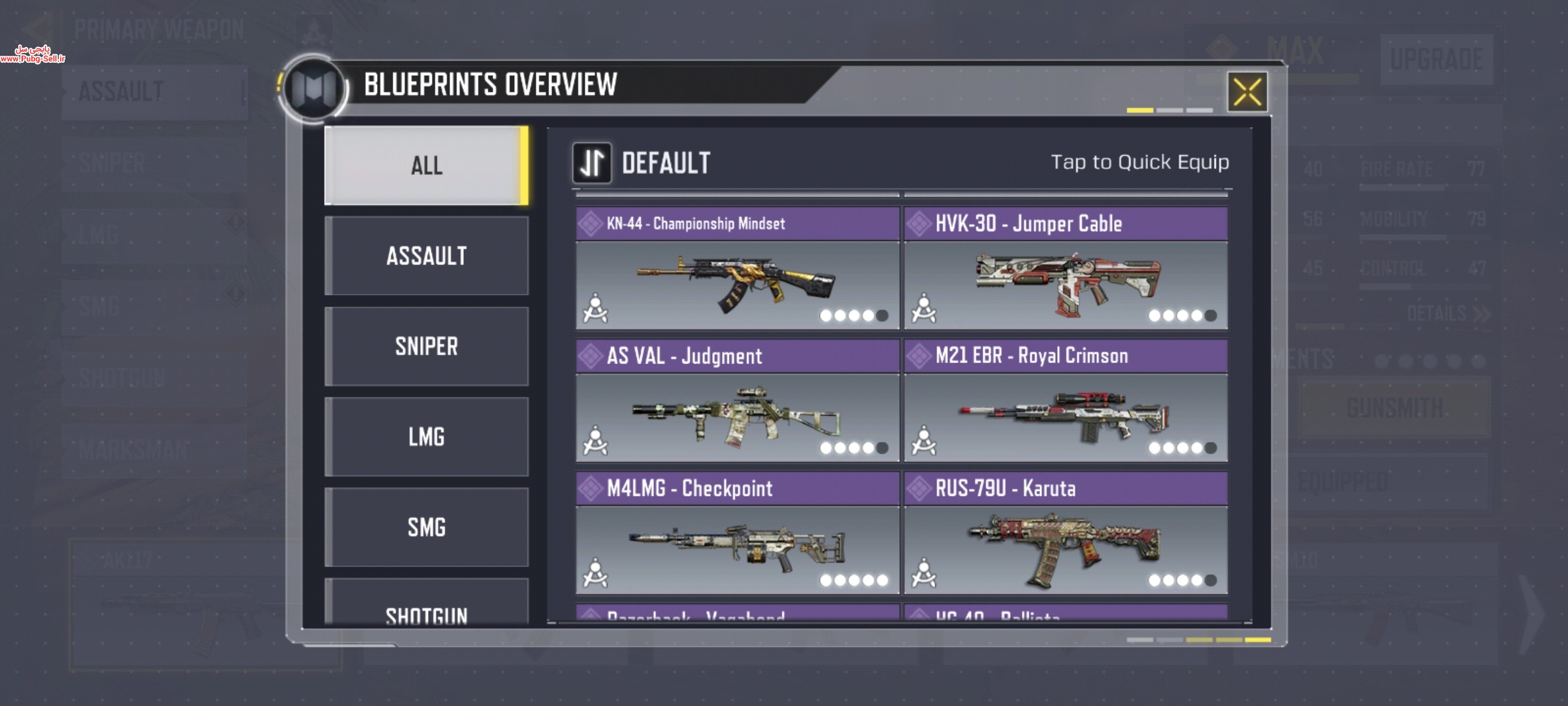Select the HVK-30 Jumper Cable blueprint
The image size is (1568, 706).
pos(1066,284)
